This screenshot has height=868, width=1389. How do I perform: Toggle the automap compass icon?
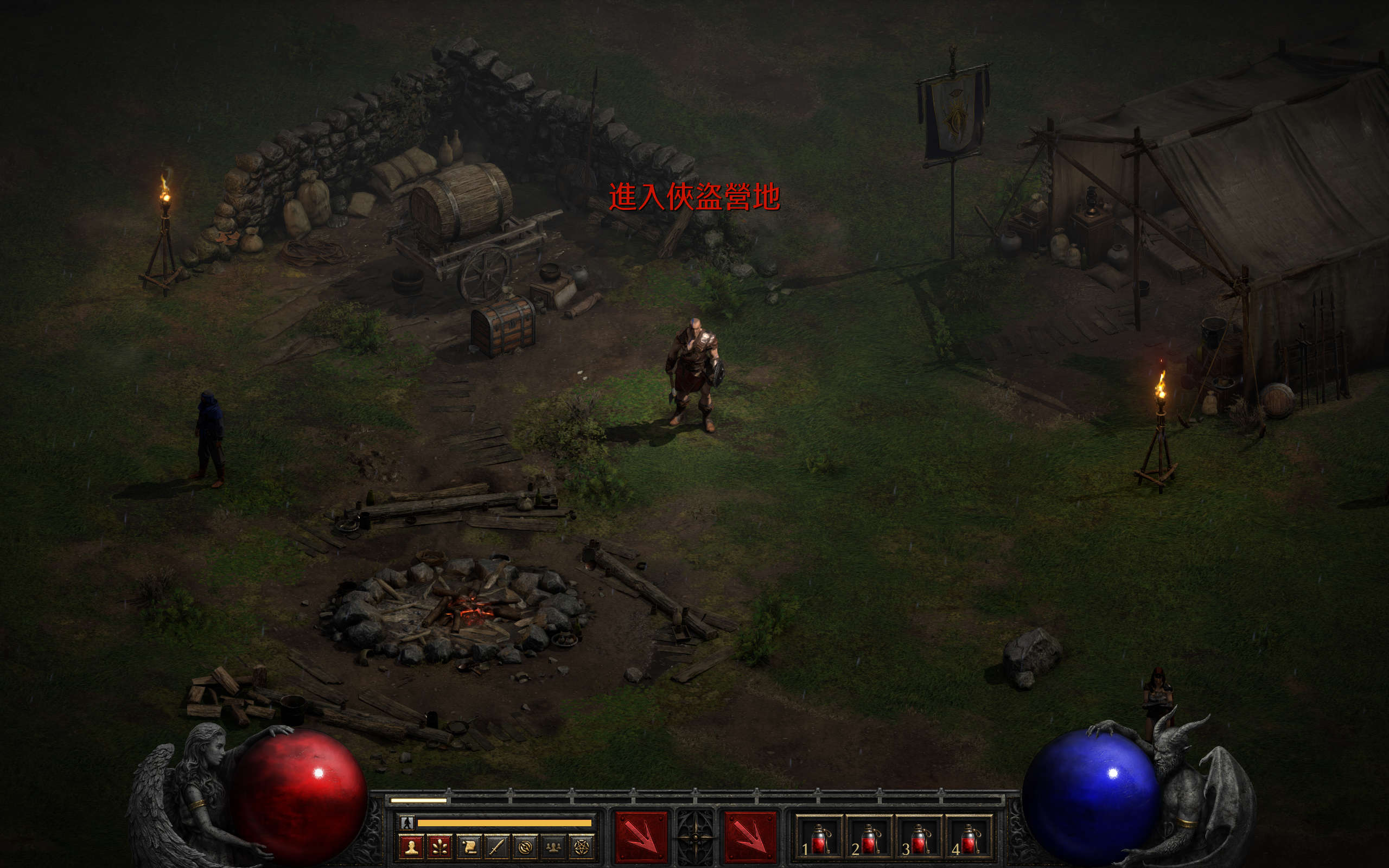[525, 847]
